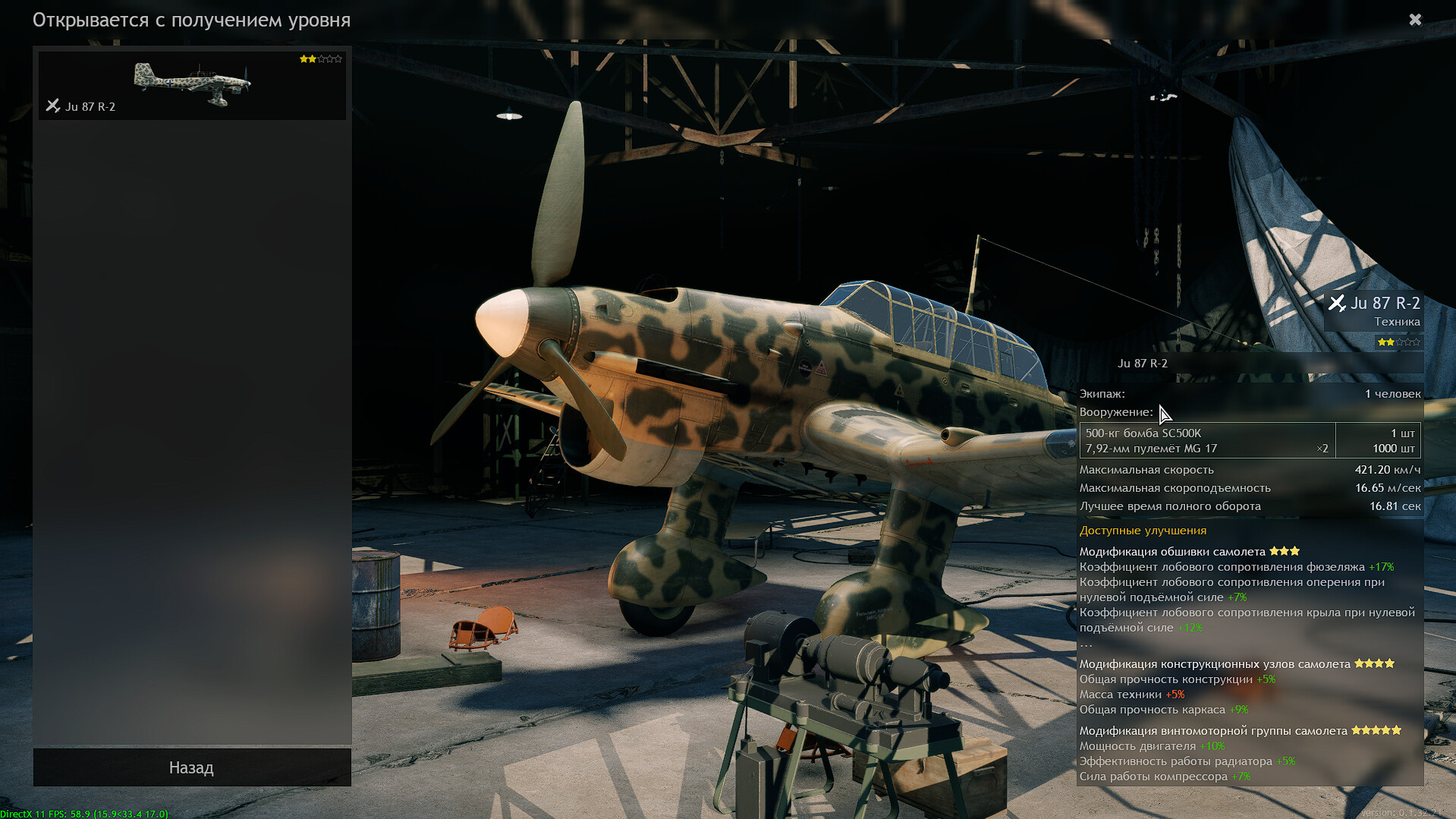Close the unlock screen with the X
The width and height of the screenshot is (1456, 819).
tap(1415, 20)
